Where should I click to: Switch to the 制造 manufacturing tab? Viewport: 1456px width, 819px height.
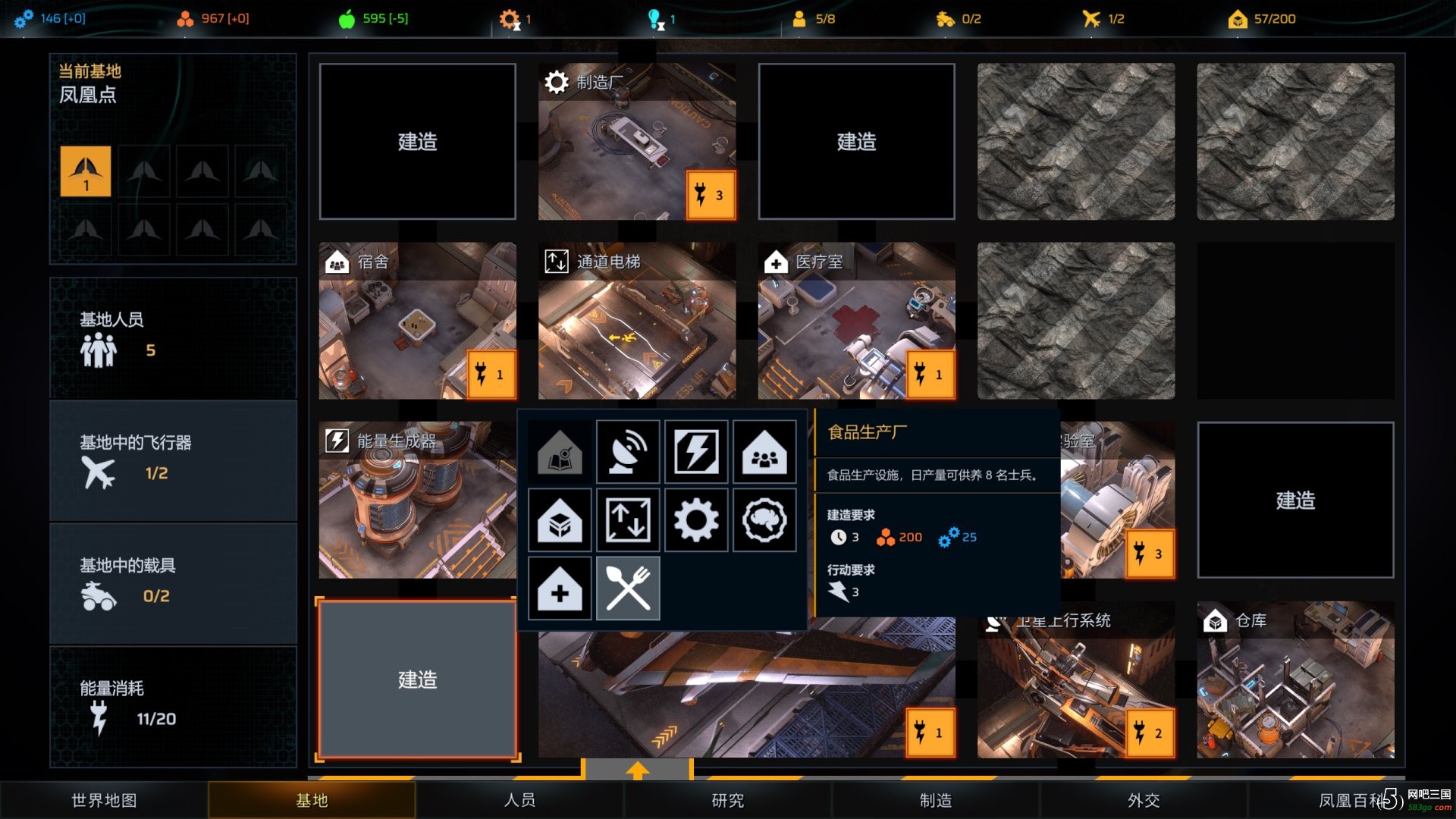[x=935, y=800]
